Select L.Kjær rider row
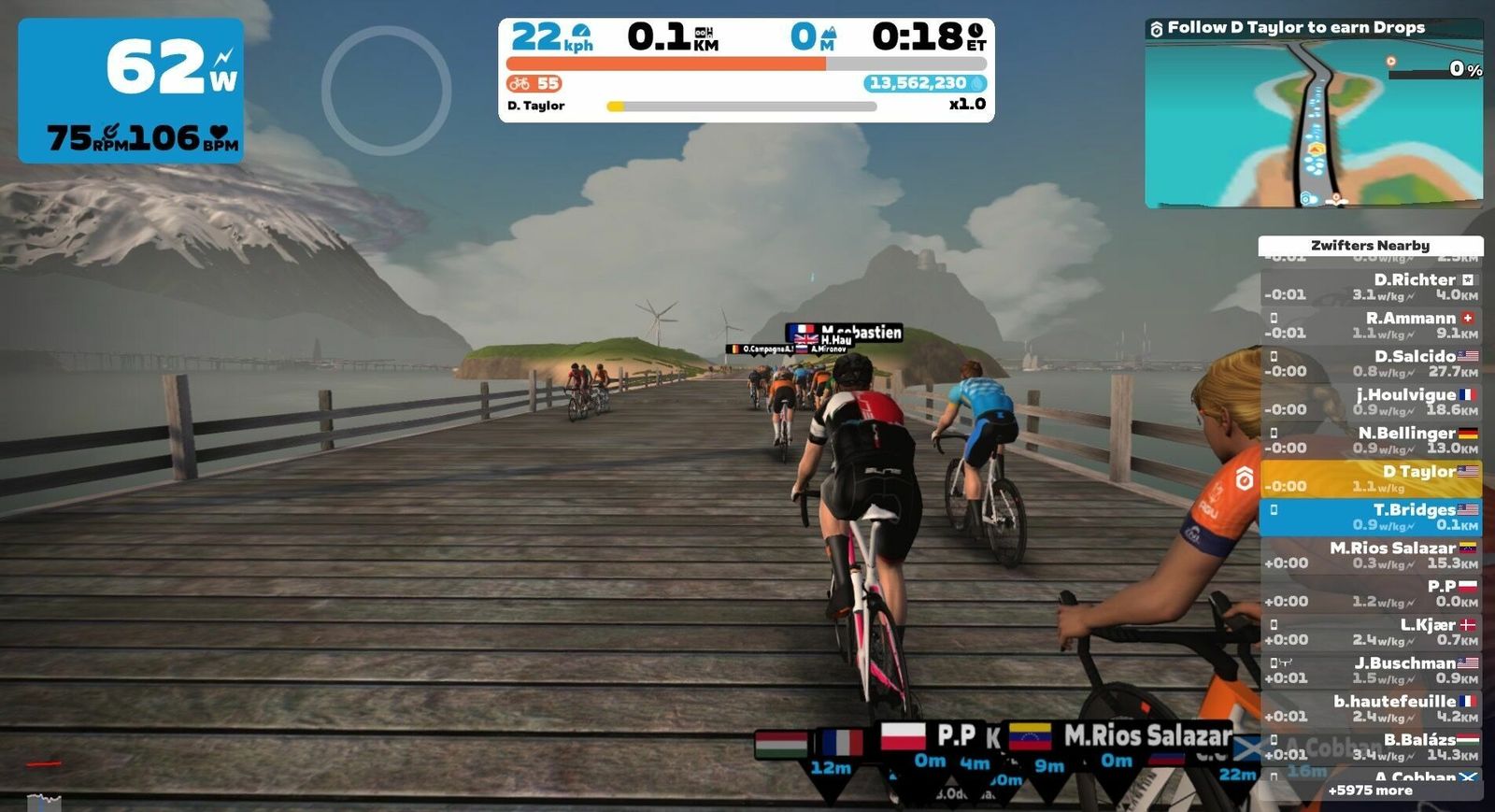Screen dimensions: 1495x812 (1370, 632)
